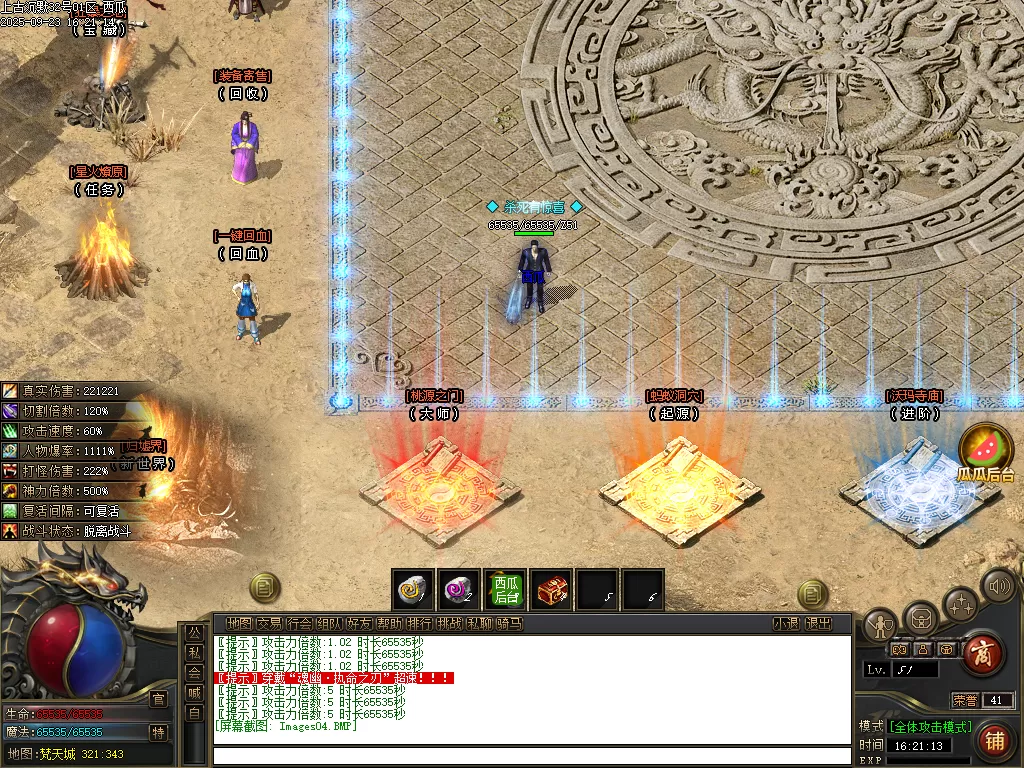Select the green 西瓜后台 hotbar item

tap(504, 590)
